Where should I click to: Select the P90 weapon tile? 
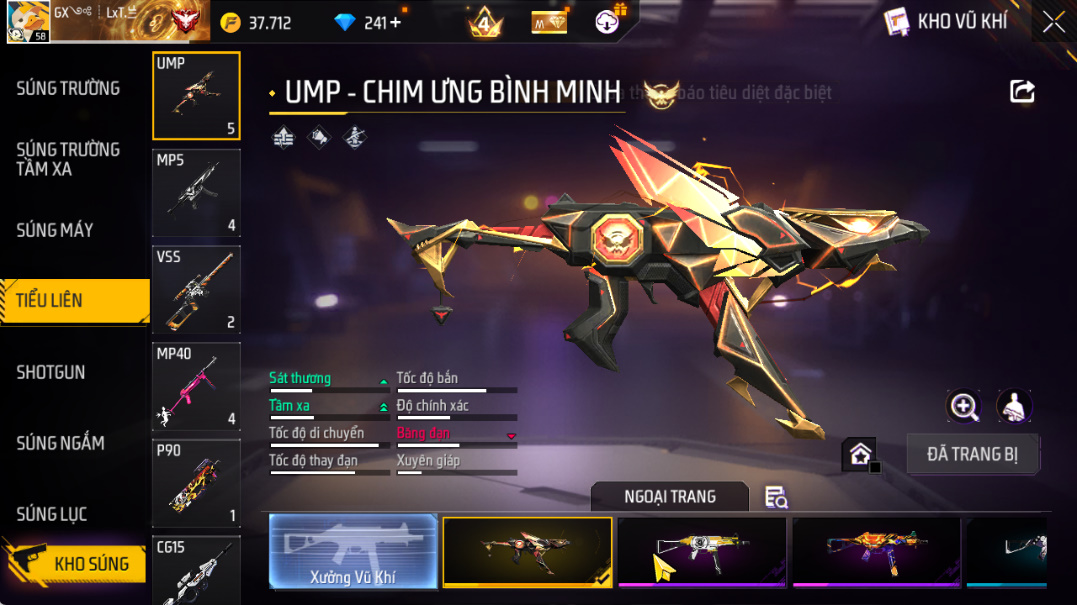click(196, 483)
